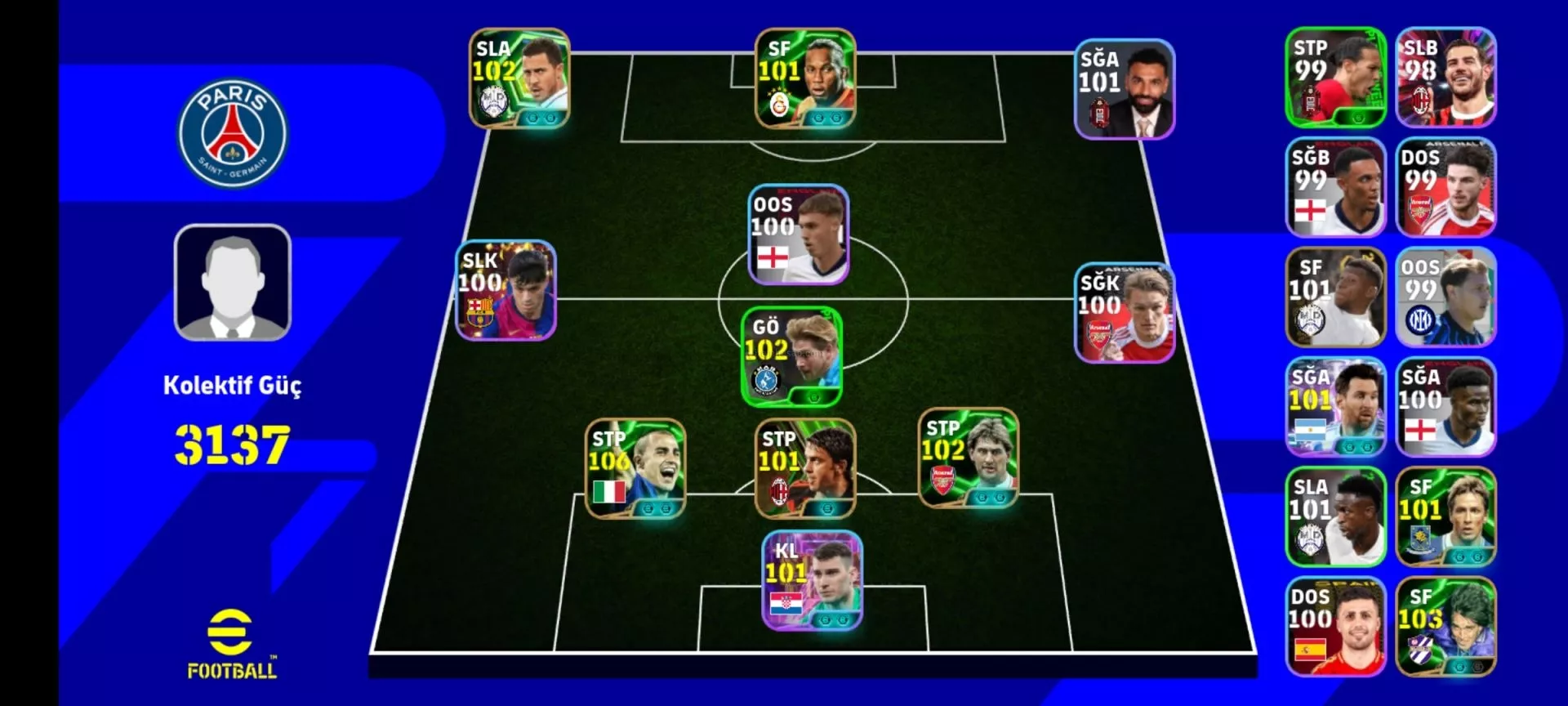Pick the SLB 98 substitute card
Image resolution: width=1568 pixels, height=706 pixels.
pos(1445,78)
